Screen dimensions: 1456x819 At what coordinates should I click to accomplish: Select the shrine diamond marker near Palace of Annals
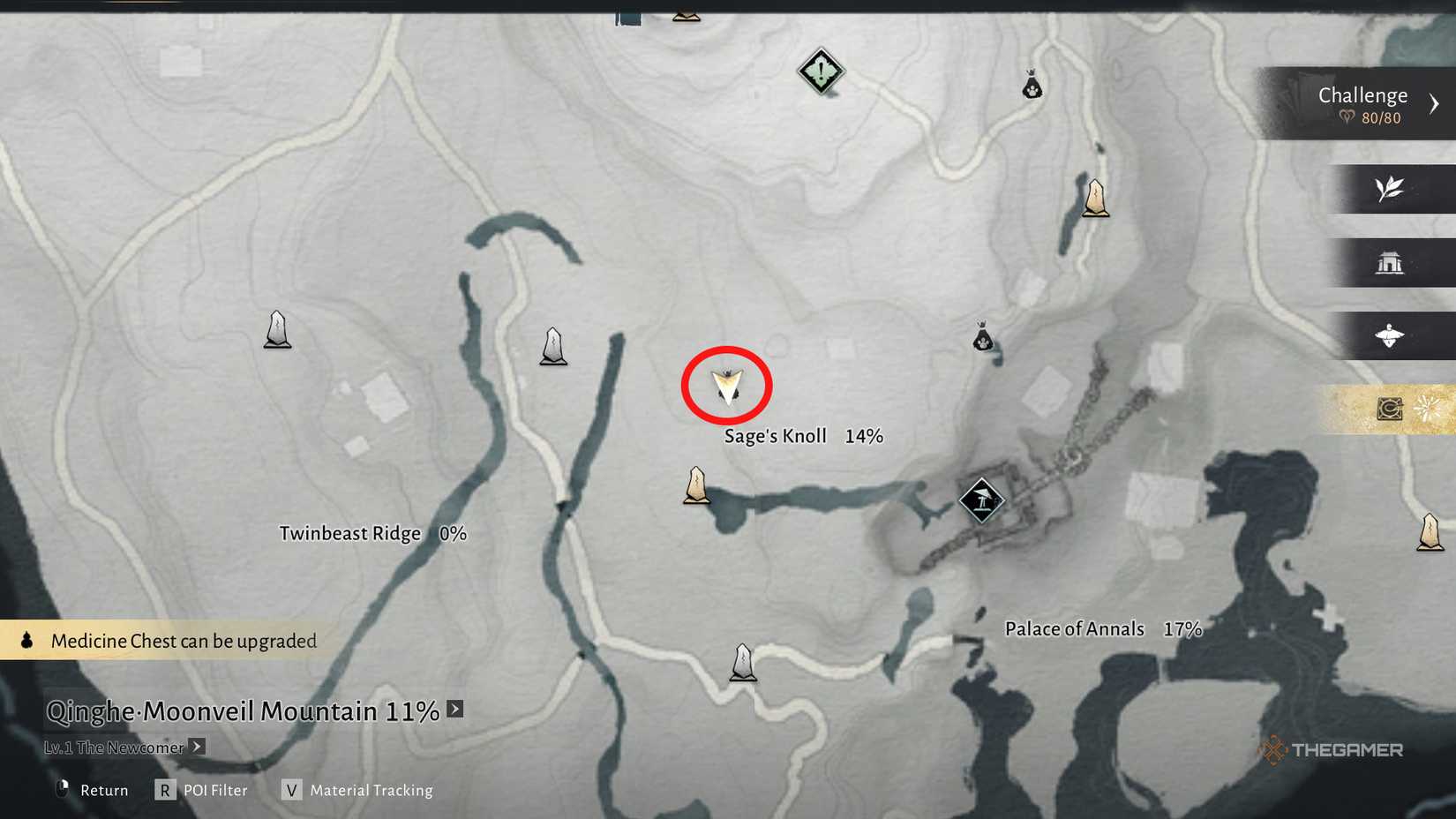982,500
